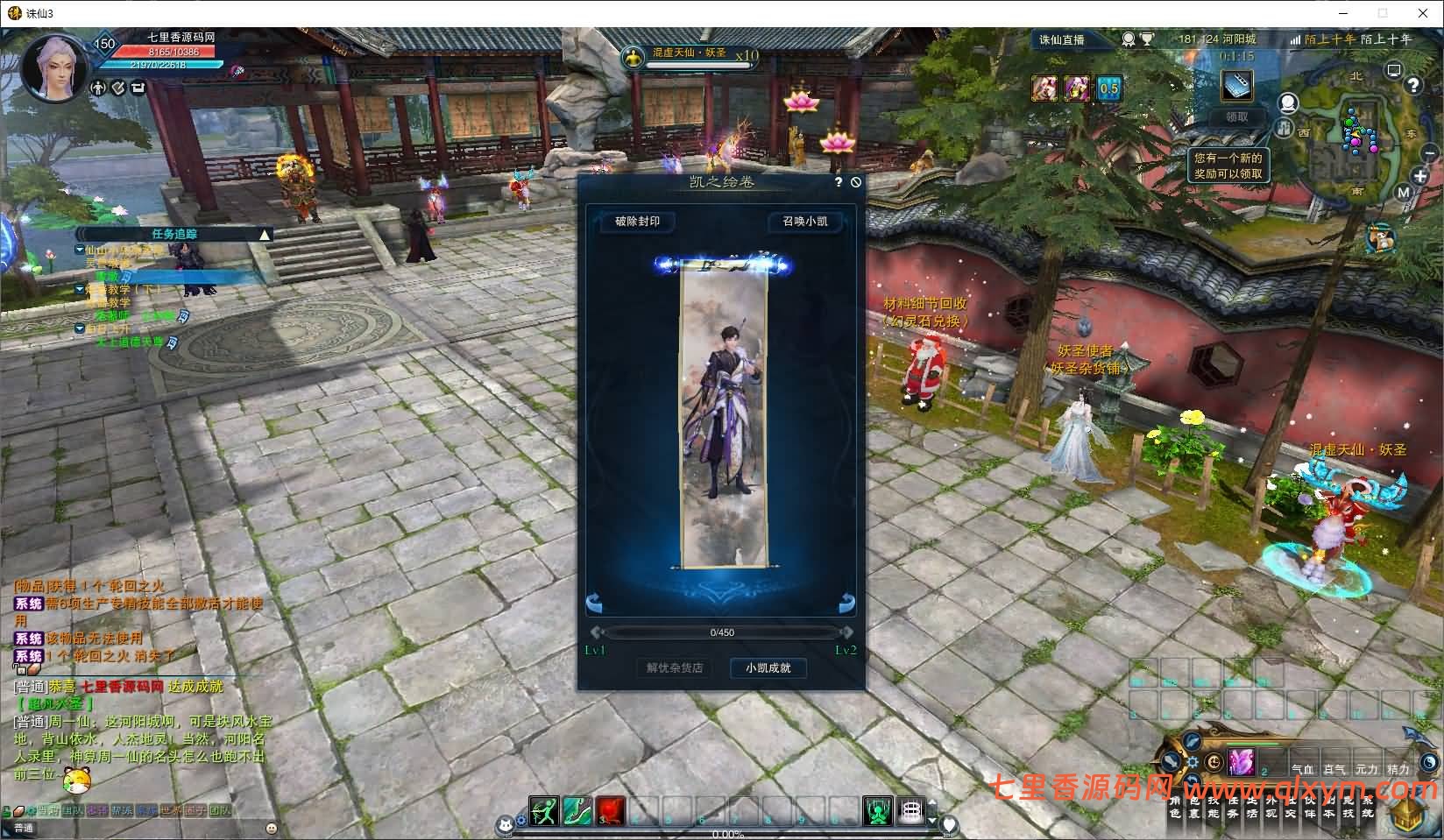Screen dimensions: 1444x840
Task: Click 领取 to claim the pending reward
Action: tap(1236, 116)
